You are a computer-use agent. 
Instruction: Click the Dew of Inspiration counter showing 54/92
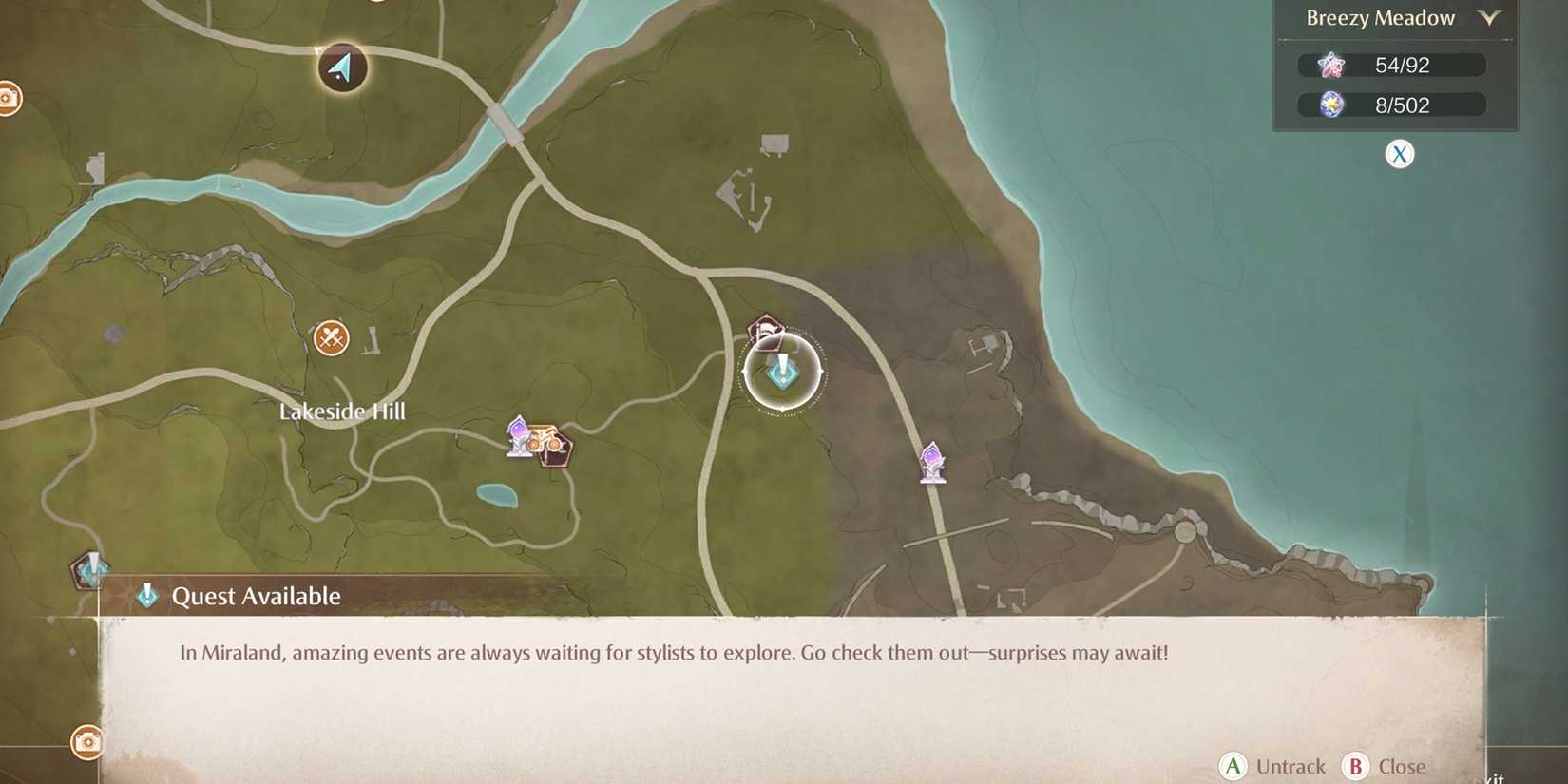point(1392,65)
